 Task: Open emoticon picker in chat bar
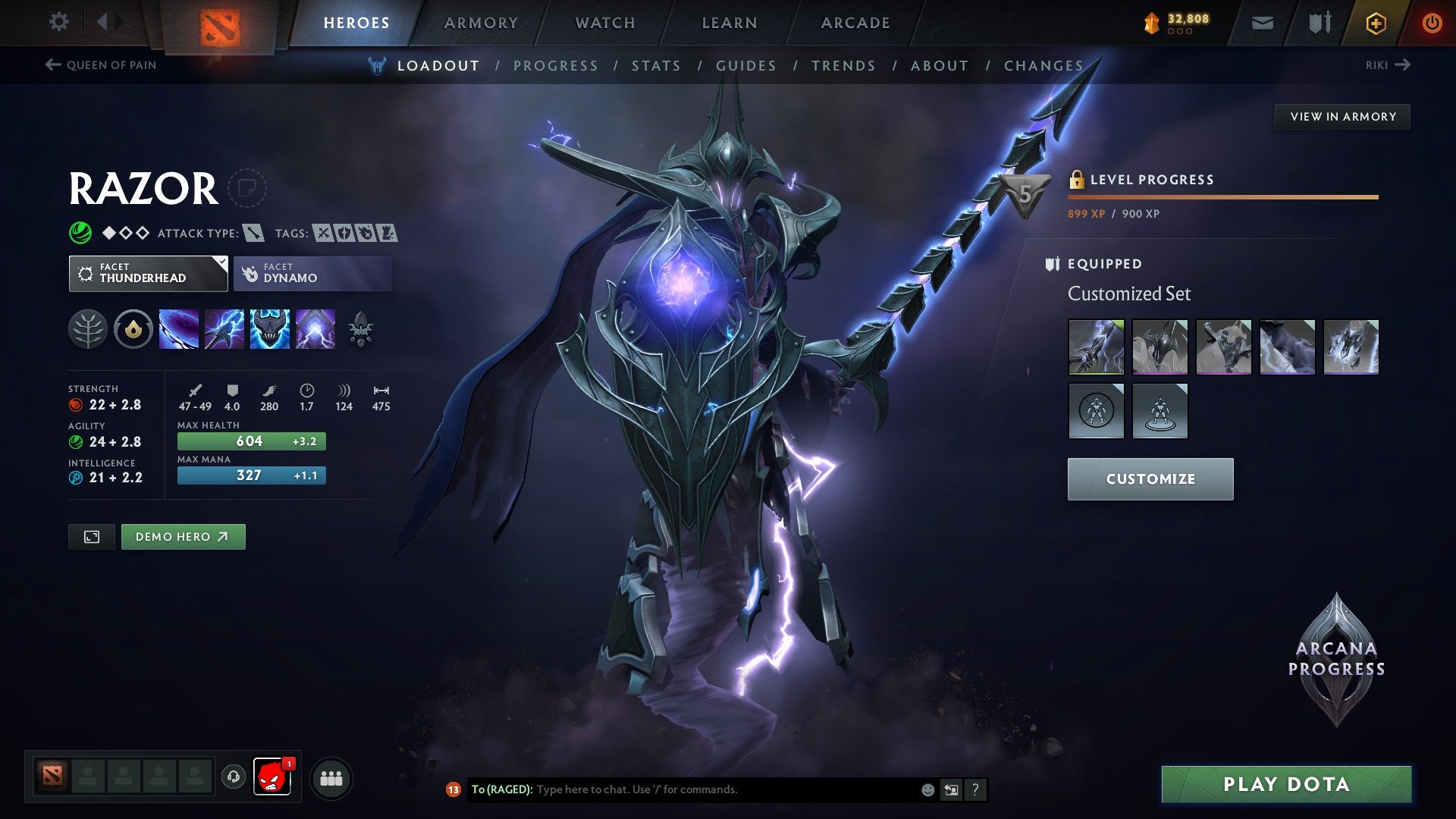point(927,789)
